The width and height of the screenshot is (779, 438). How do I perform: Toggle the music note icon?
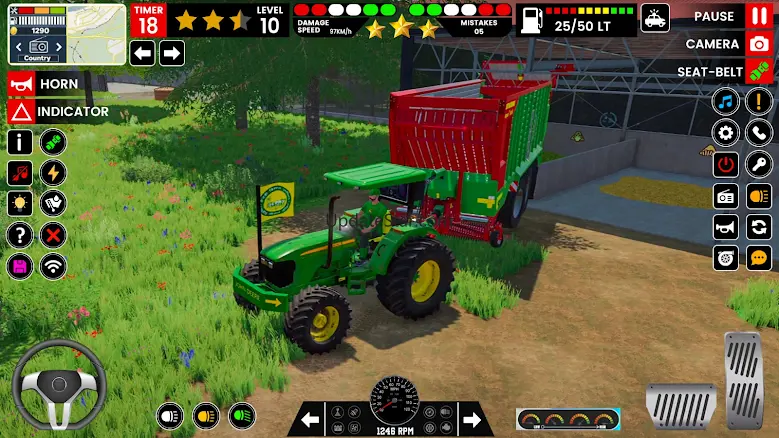(726, 102)
